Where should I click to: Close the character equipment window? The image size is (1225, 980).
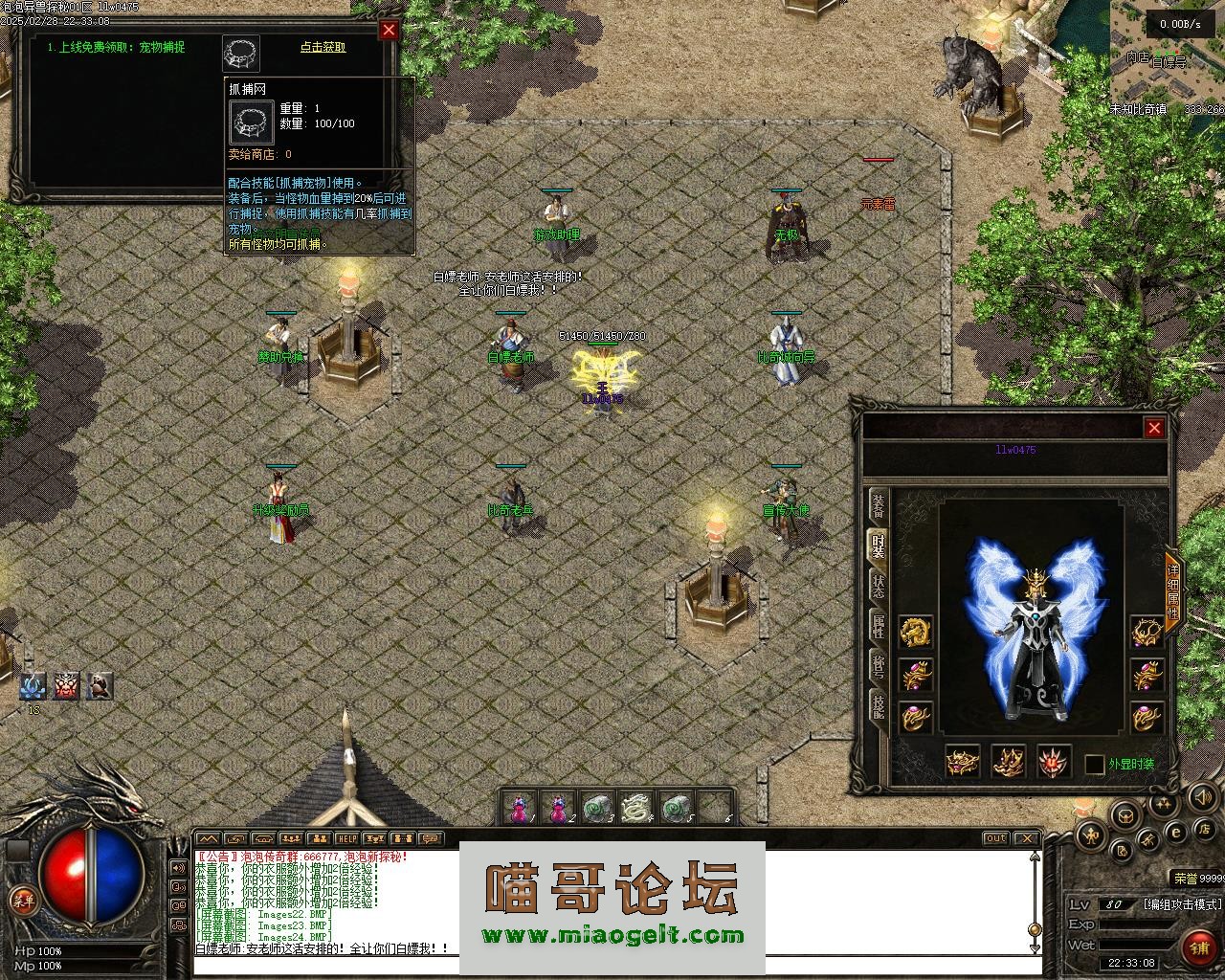tap(1154, 428)
